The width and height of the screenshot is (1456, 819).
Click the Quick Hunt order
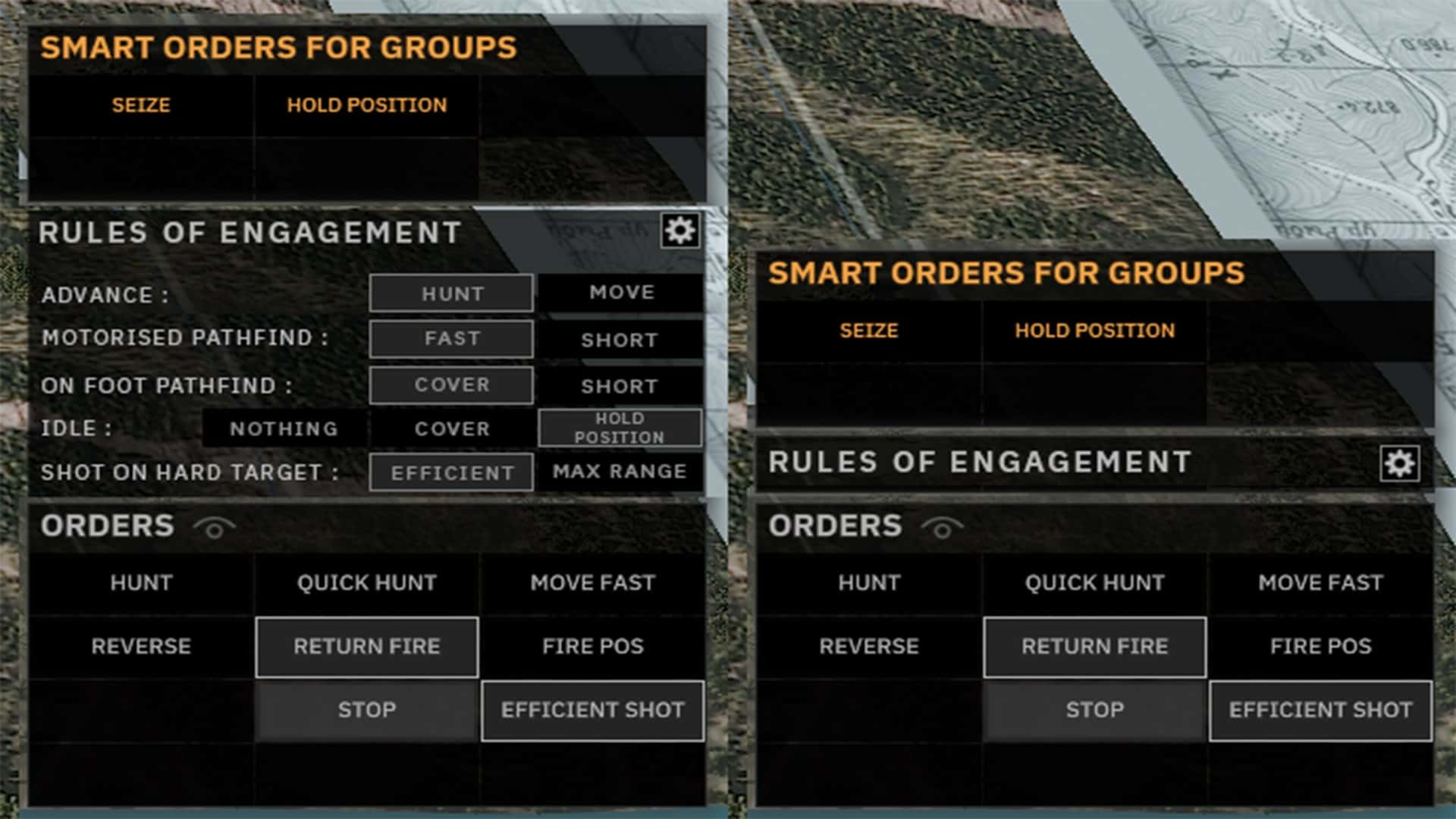point(366,583)
